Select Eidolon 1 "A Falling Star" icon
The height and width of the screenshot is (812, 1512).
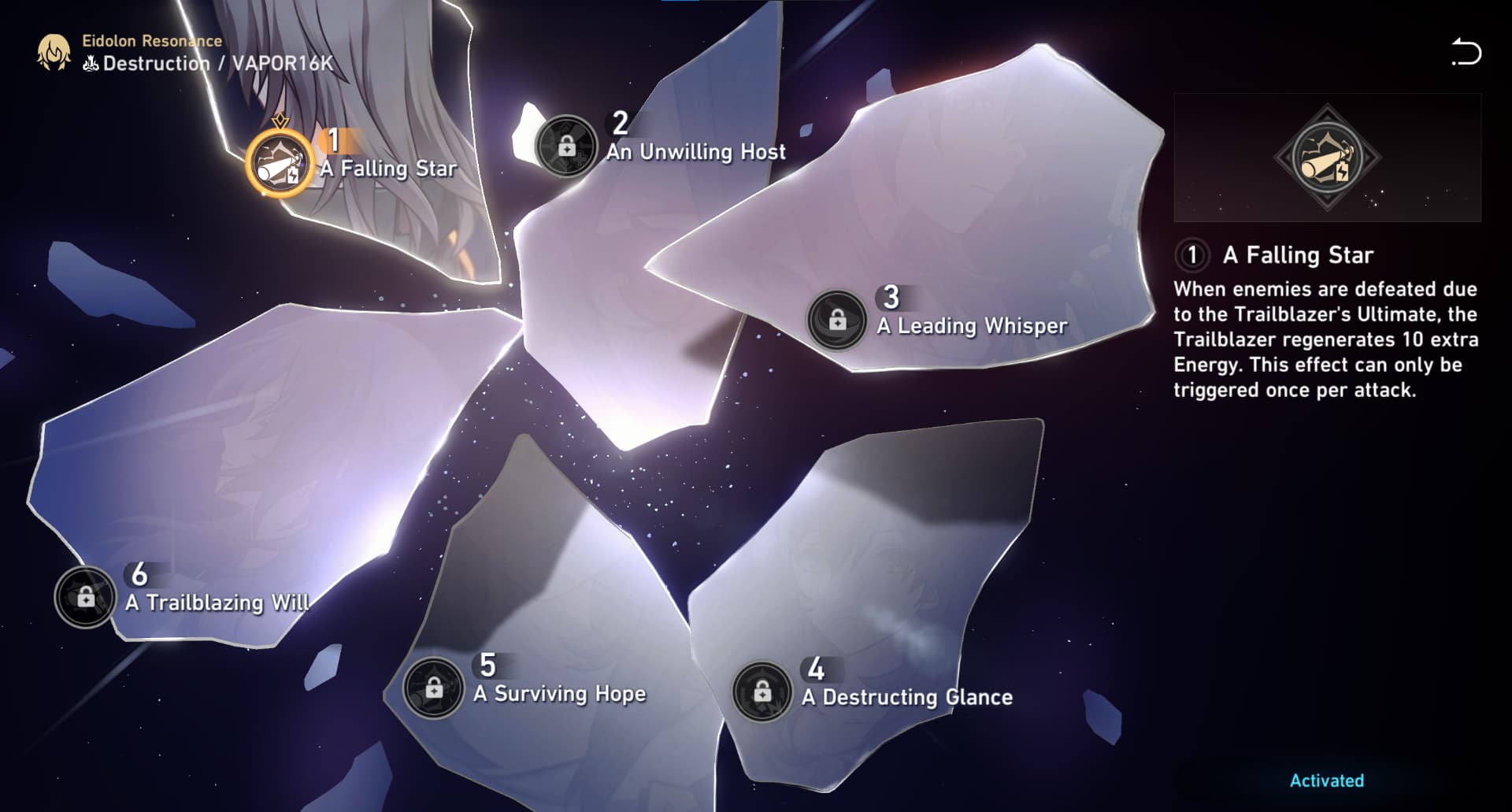pyautogui.click(x=280, y=158)
